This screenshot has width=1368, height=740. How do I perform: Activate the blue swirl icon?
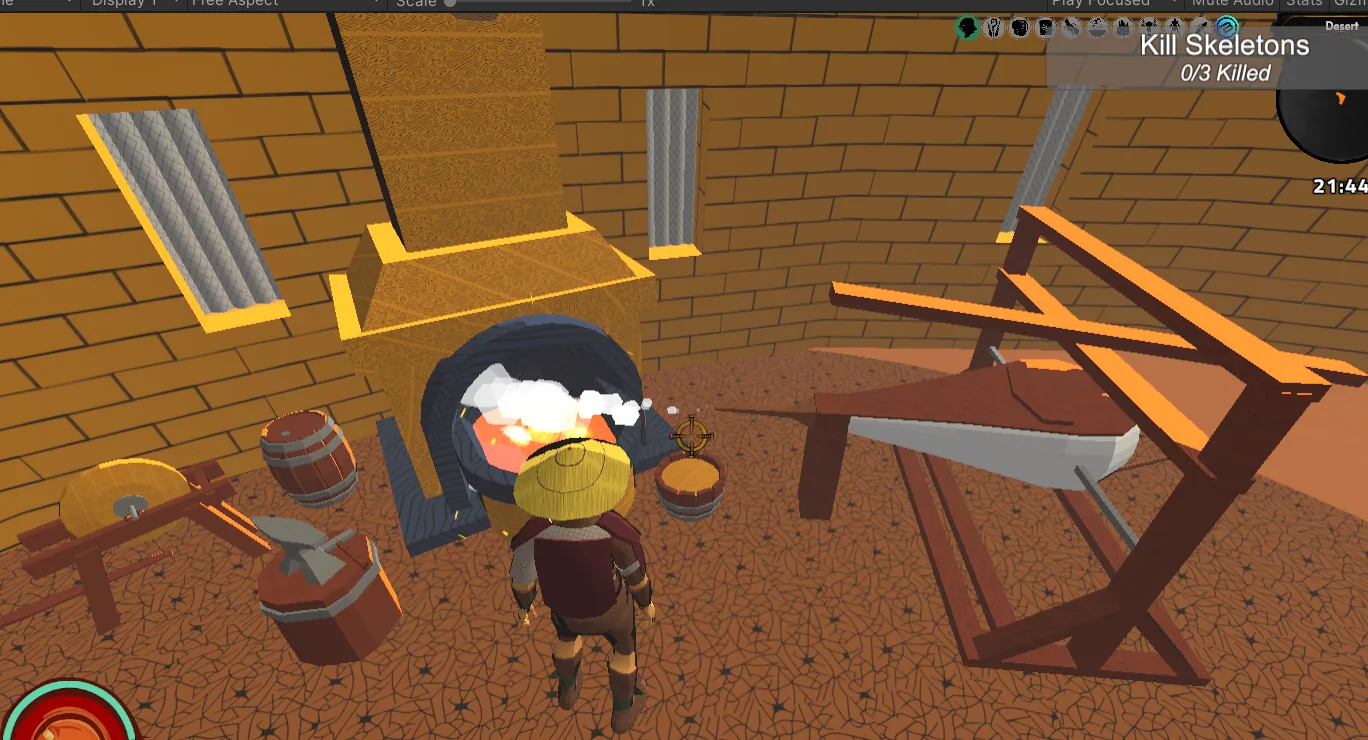click(1227, 27)
